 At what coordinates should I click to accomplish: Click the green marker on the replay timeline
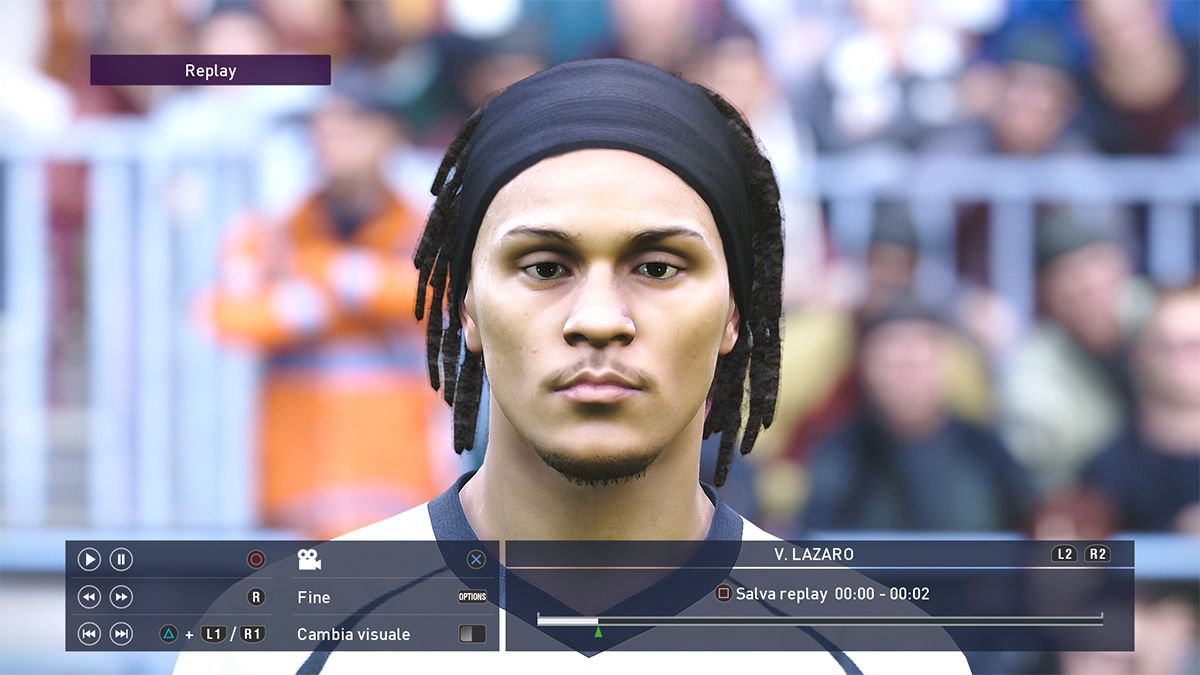click(x=598, y=632)
